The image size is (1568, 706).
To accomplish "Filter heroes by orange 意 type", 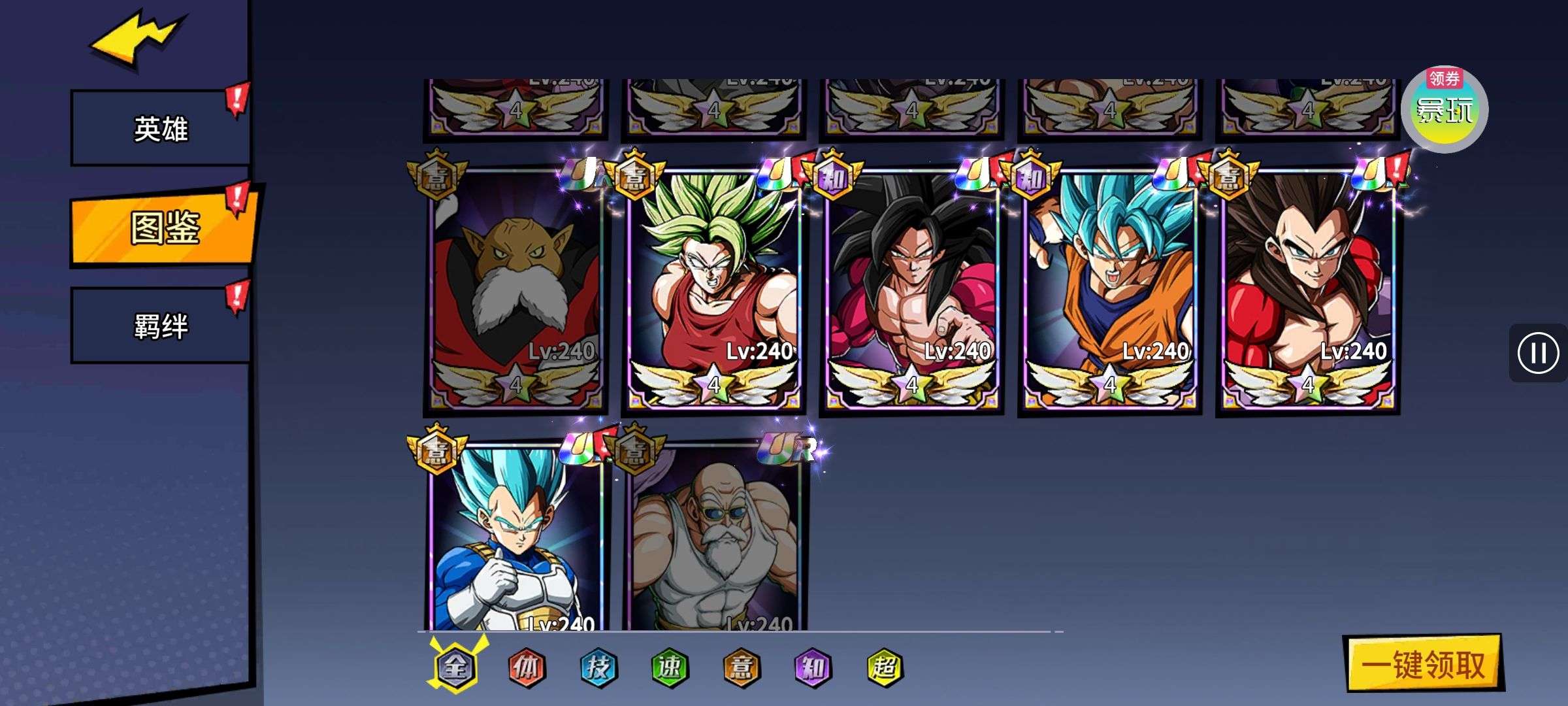I will (741, 667).
